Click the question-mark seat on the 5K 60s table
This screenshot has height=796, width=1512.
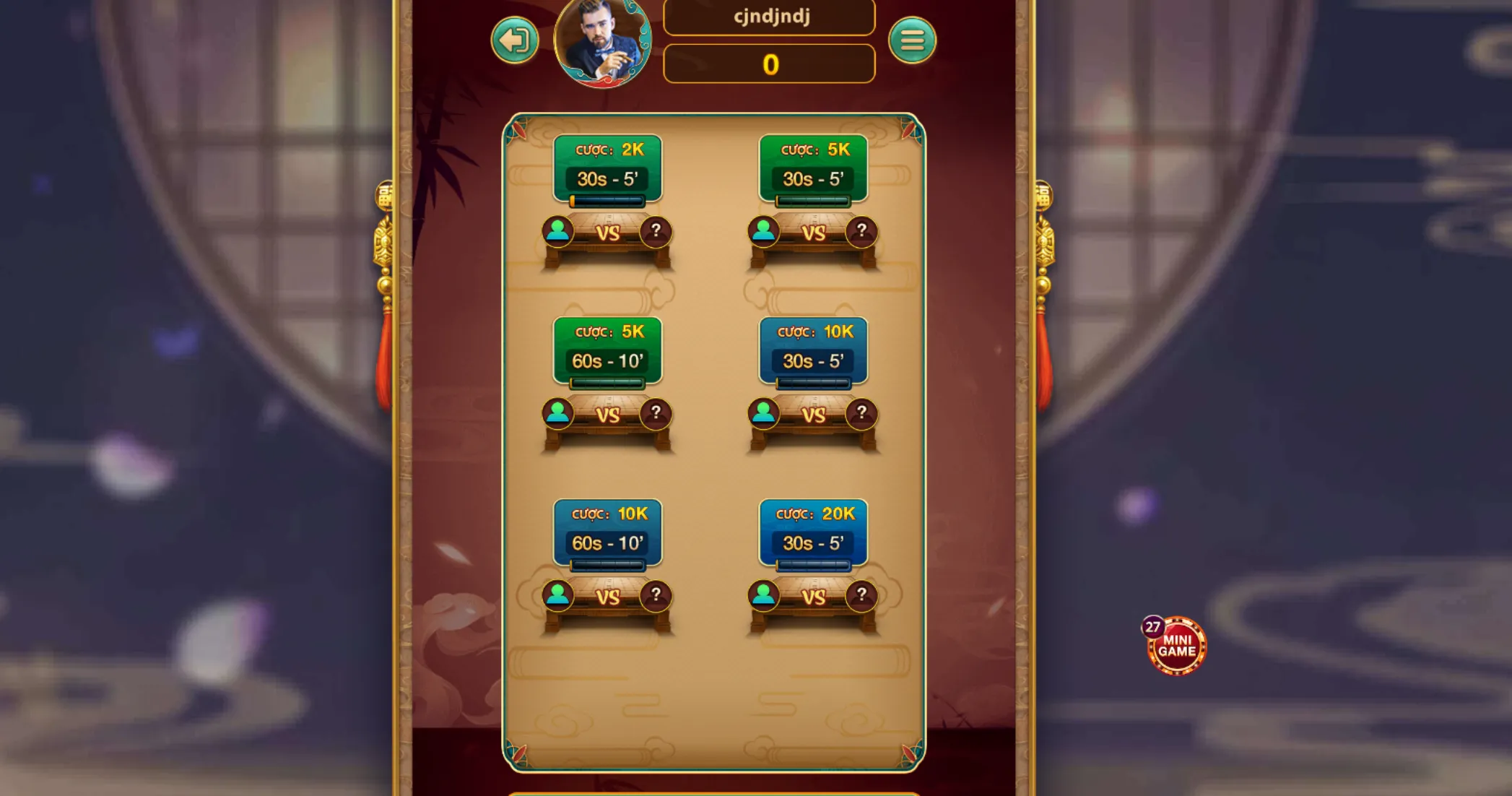pyautogui.click(x=655, y=412)
